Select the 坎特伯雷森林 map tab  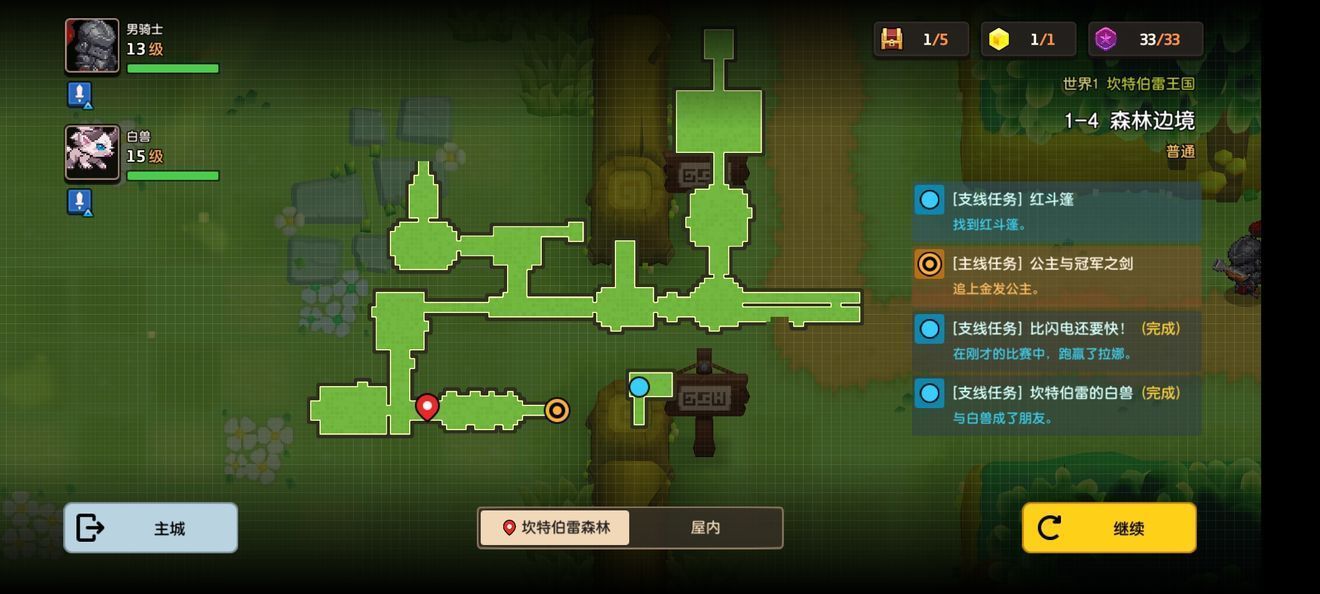pos(555,527)
